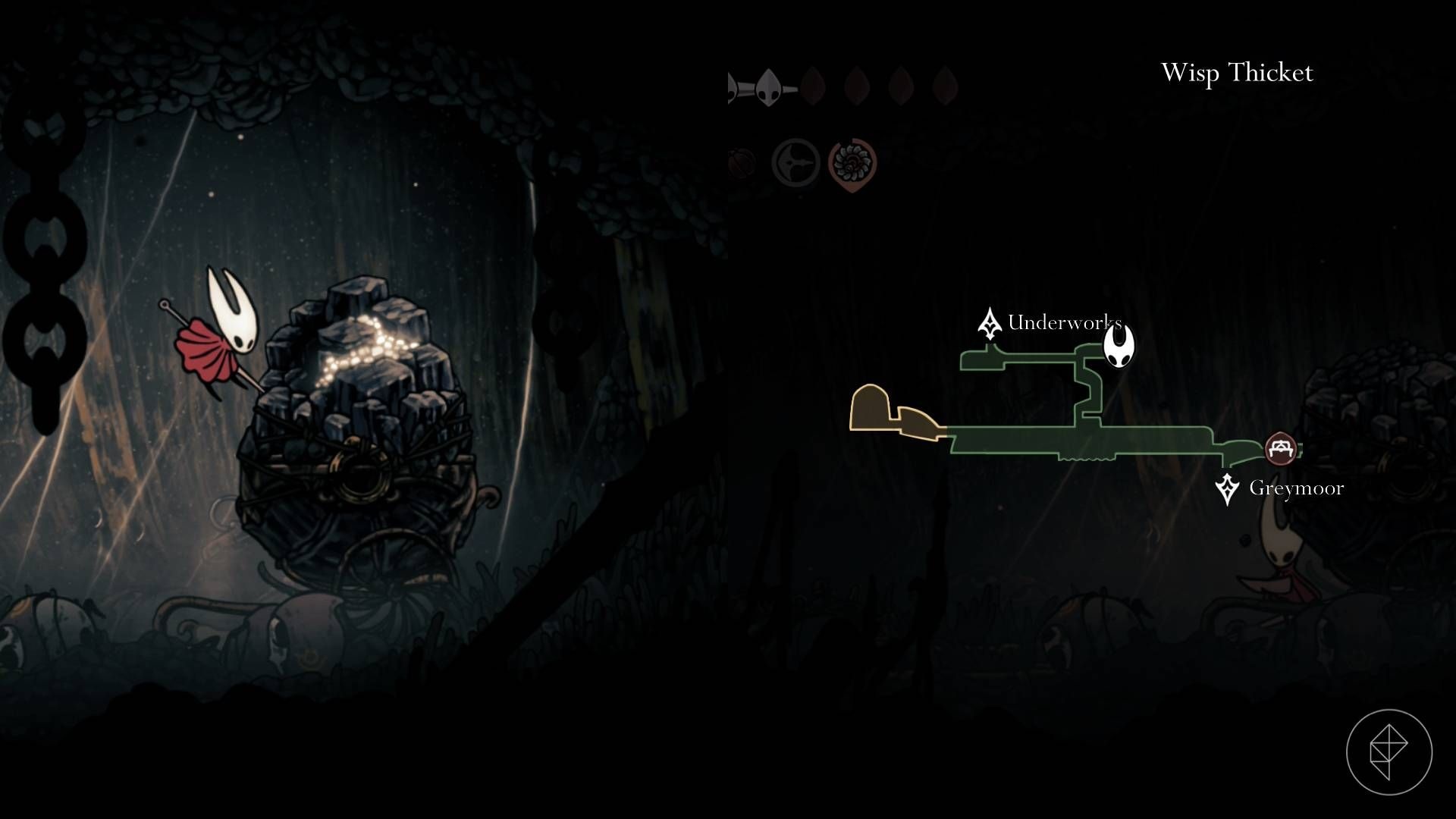The height and width of the screenshot is (819, 1456).
Task: Select the Greymoor exit marker on the map
Action: (x=1226, y=488)
